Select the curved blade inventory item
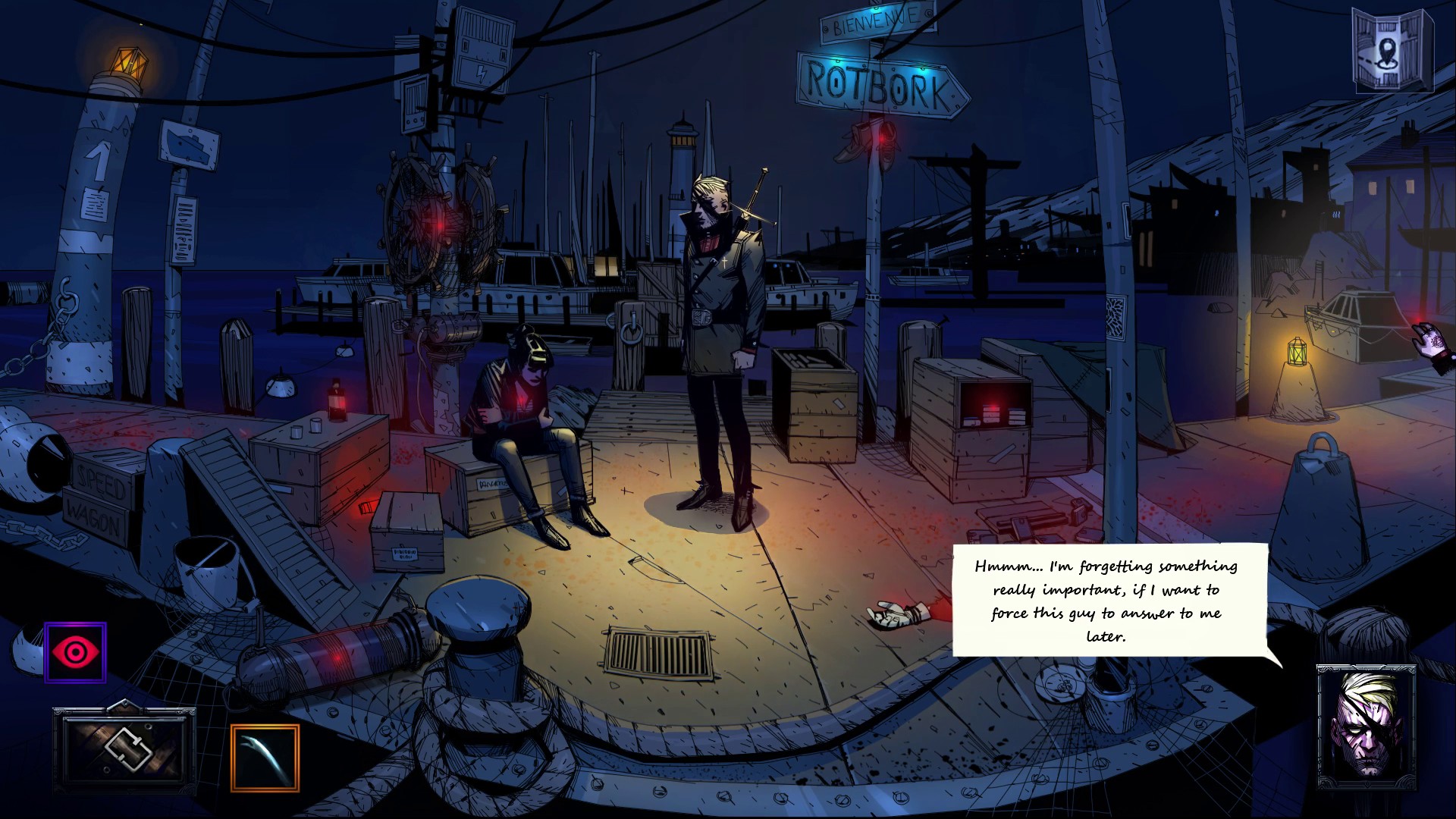Viewport: 1456px width, 819px height. coord(265,758)
